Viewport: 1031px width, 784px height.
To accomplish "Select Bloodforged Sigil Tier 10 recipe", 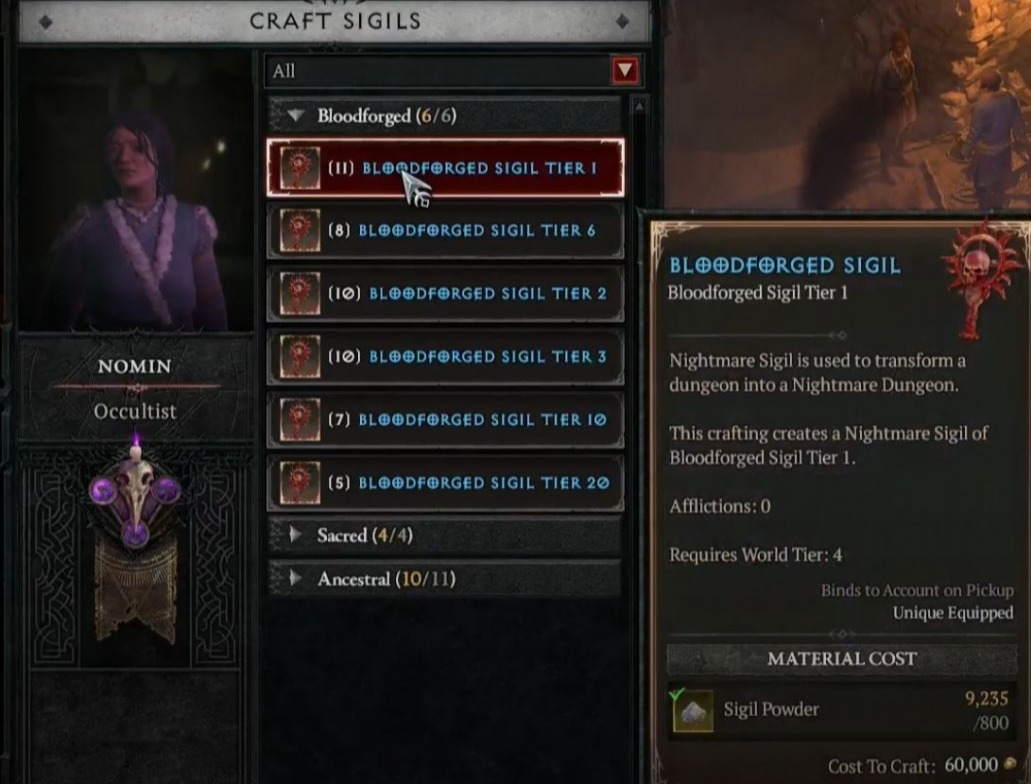I will (446, 420).
